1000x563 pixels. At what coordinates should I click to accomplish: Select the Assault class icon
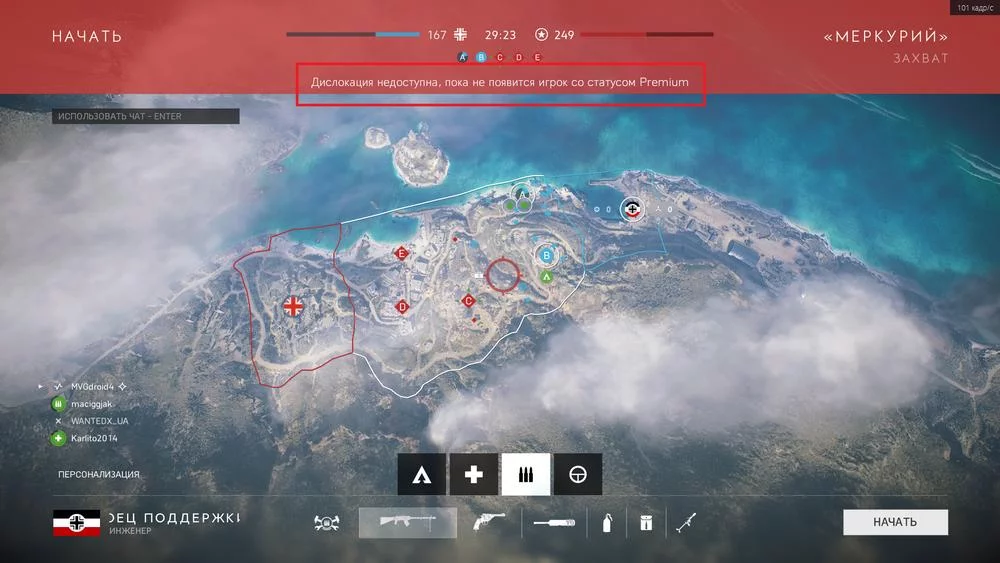click(422, 475)
